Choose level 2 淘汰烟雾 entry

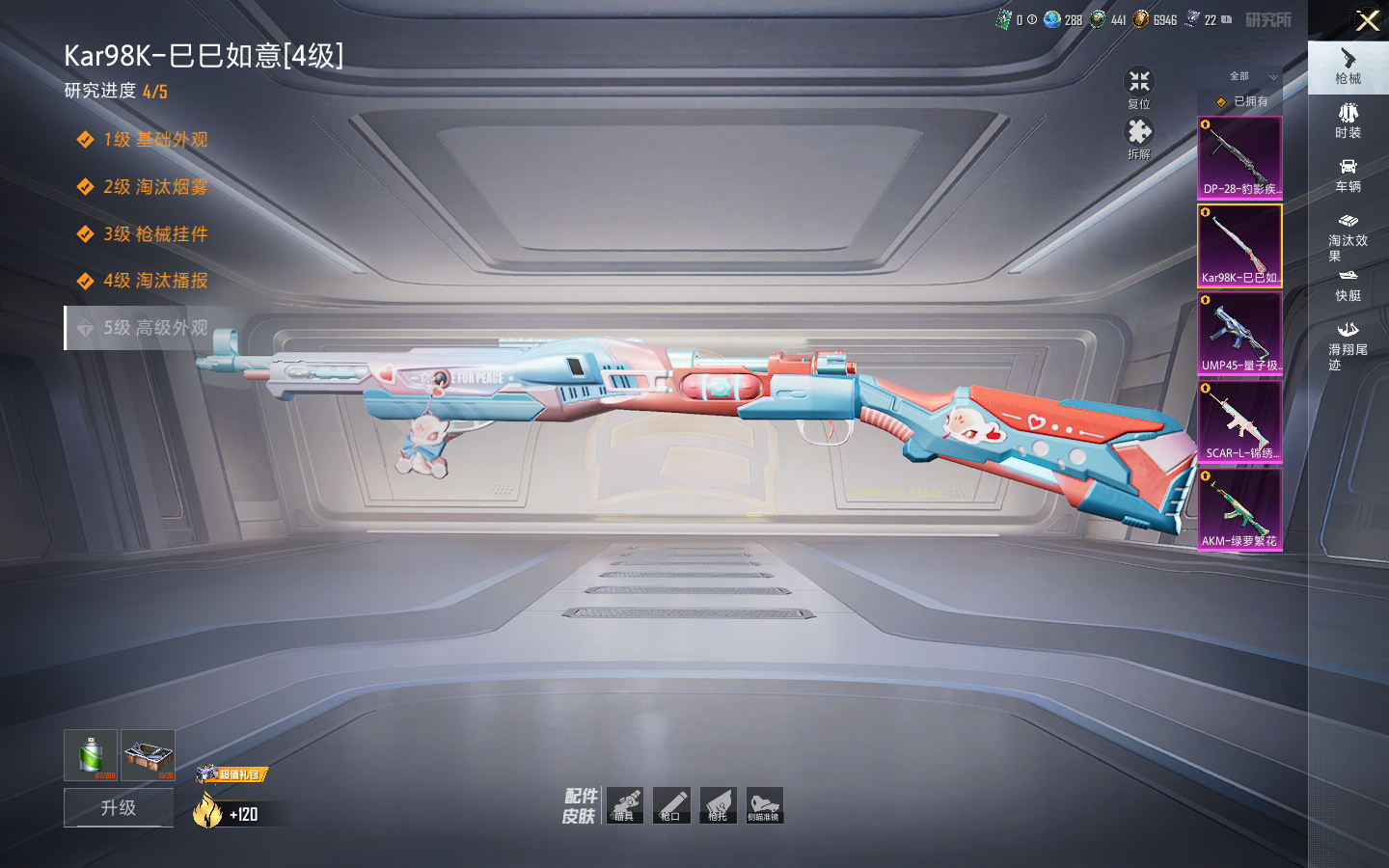point(154,187)
